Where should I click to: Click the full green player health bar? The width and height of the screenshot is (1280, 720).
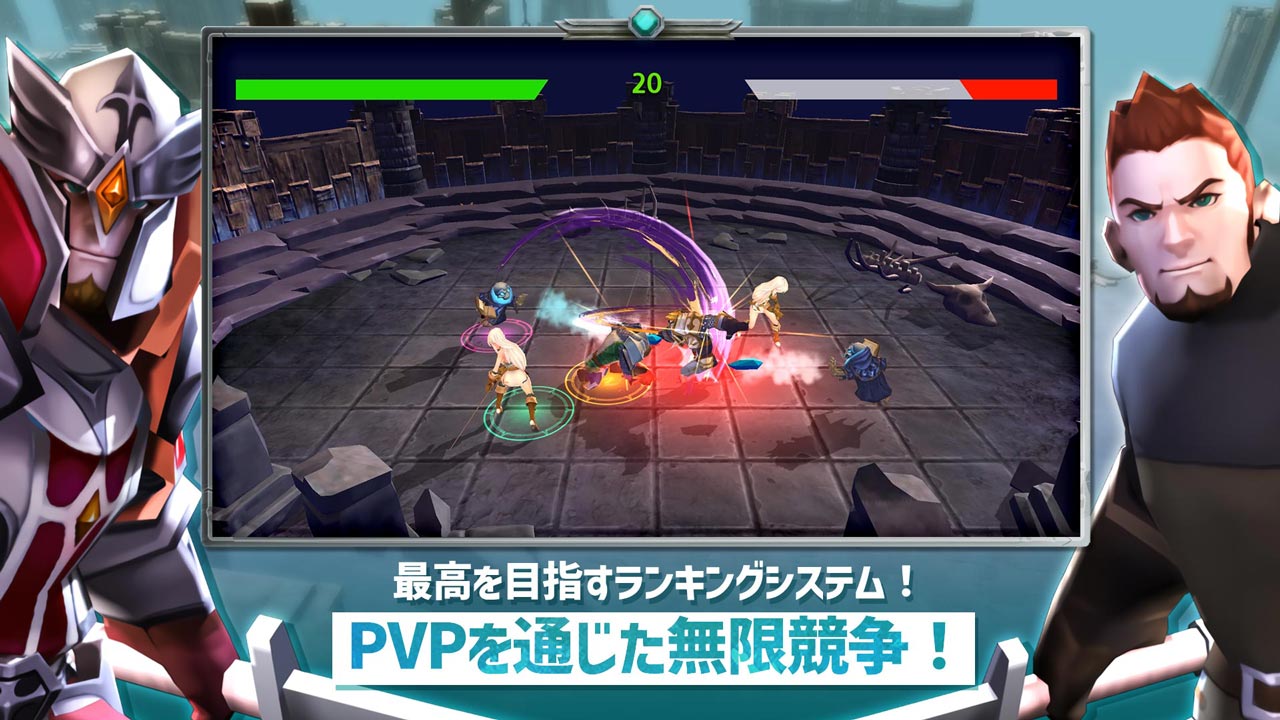[388, 86]
